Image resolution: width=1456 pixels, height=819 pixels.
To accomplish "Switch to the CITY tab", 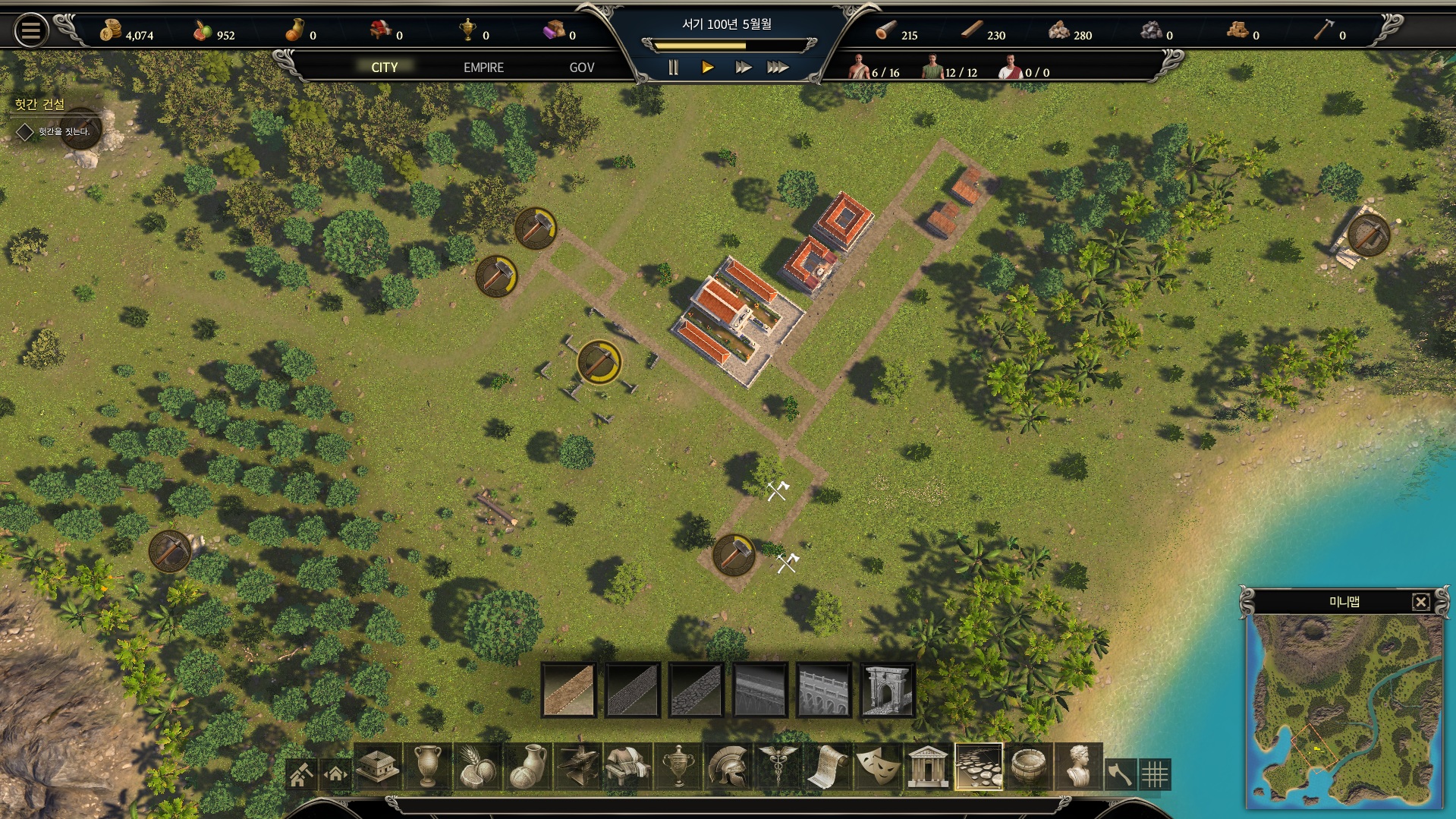I will pyautogui.click(x=384, y=68).
